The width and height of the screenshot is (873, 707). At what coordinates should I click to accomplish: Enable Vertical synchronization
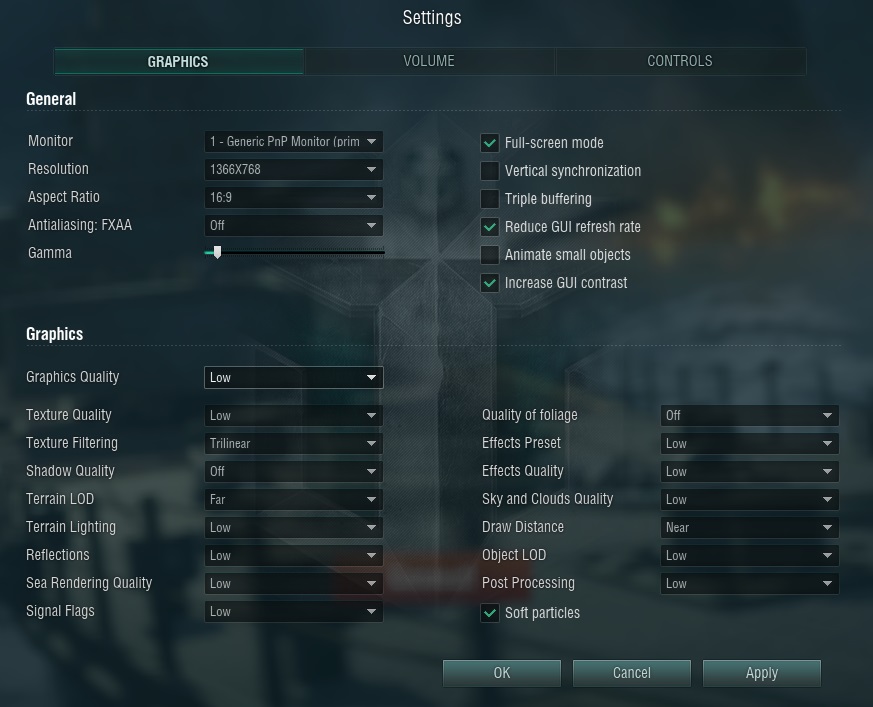tap(490, 171)
